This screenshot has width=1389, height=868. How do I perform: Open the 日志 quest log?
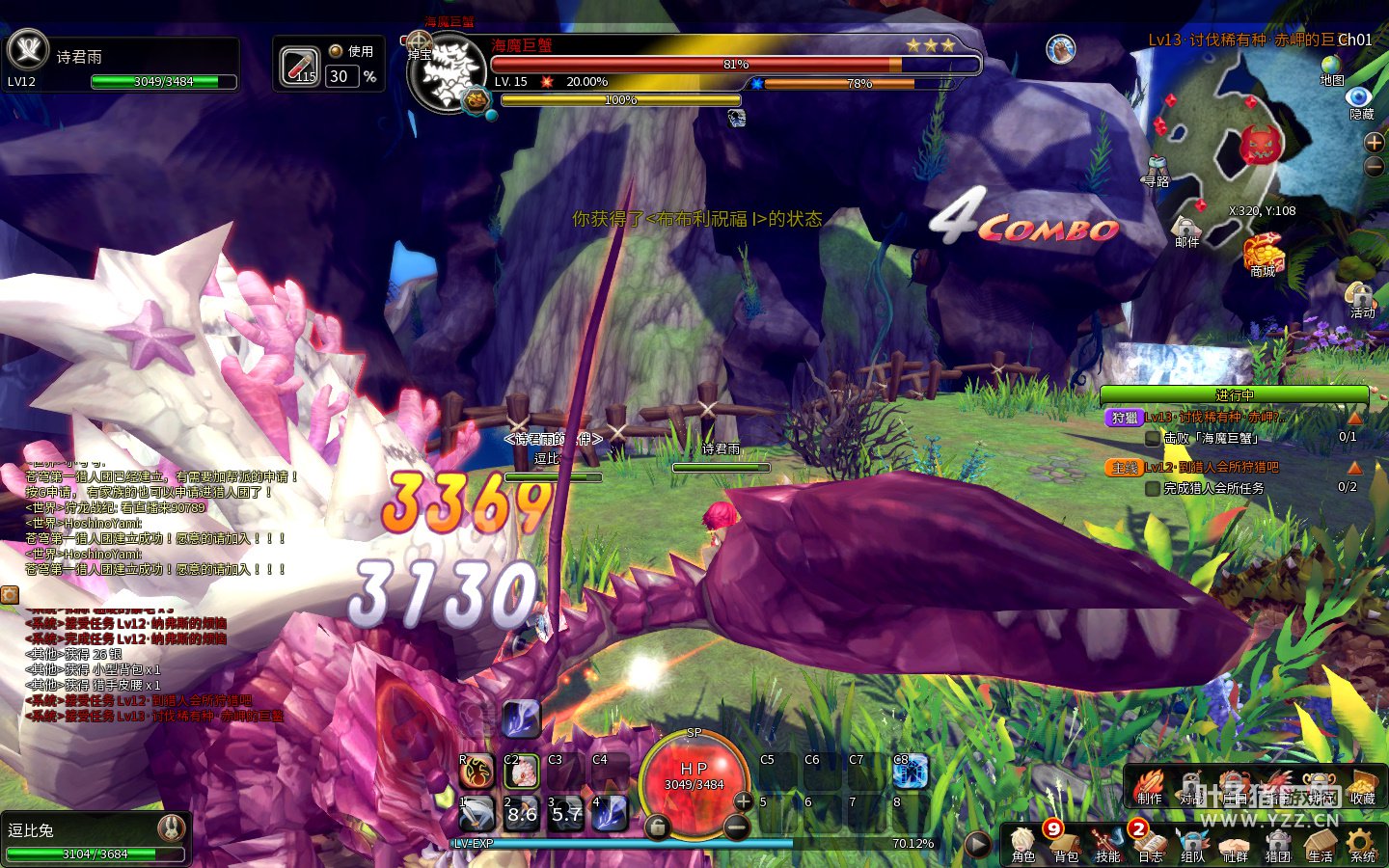(1151, 845)
